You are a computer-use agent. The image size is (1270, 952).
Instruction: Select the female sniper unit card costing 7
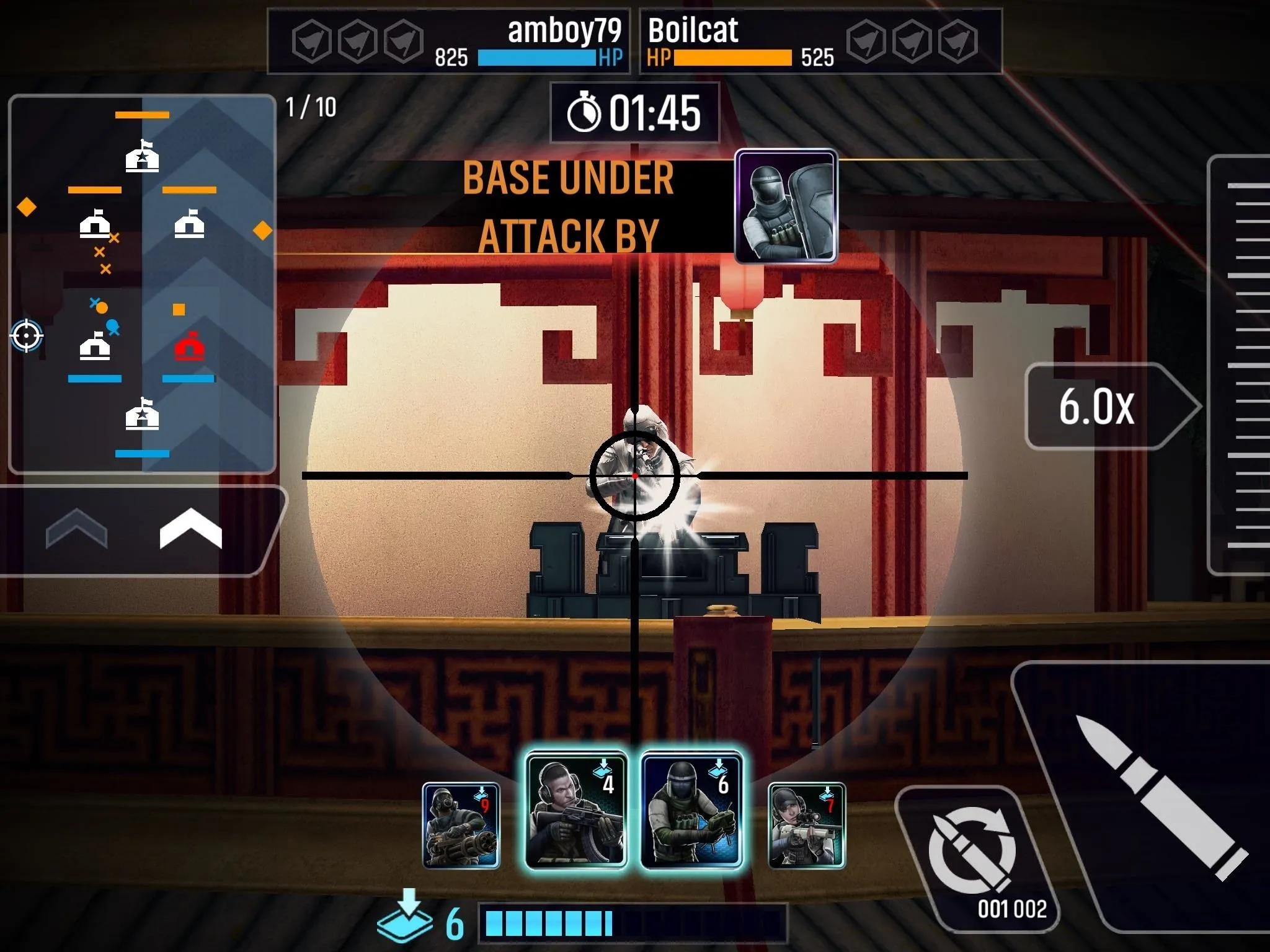(806, 825)
